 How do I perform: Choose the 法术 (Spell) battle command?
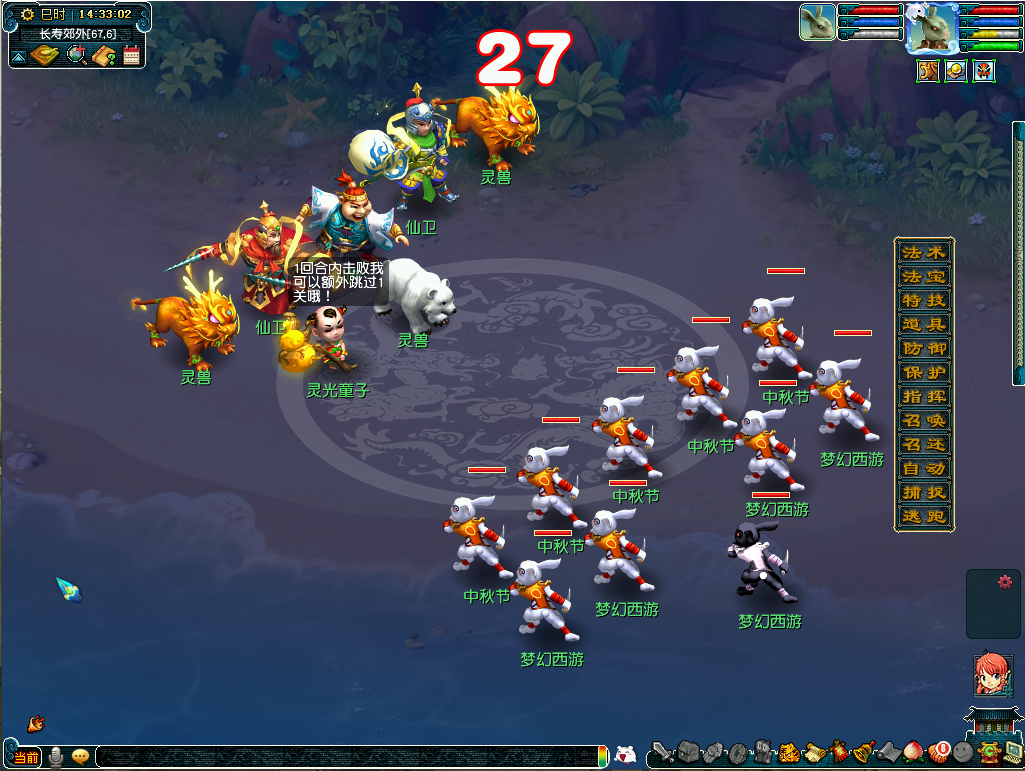[923, 252]
